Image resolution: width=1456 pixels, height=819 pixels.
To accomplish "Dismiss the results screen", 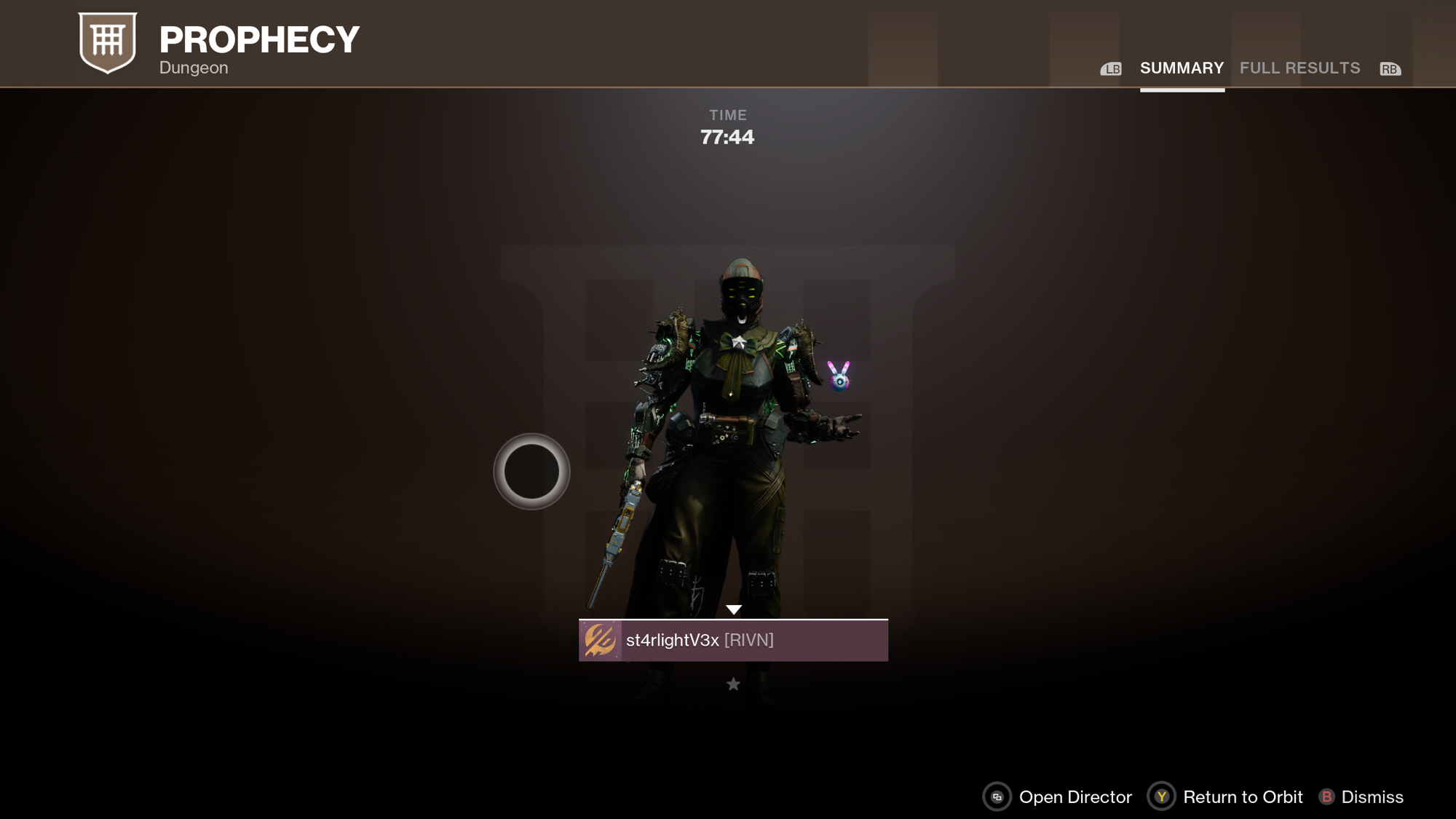I will [x=1361, y=797].
